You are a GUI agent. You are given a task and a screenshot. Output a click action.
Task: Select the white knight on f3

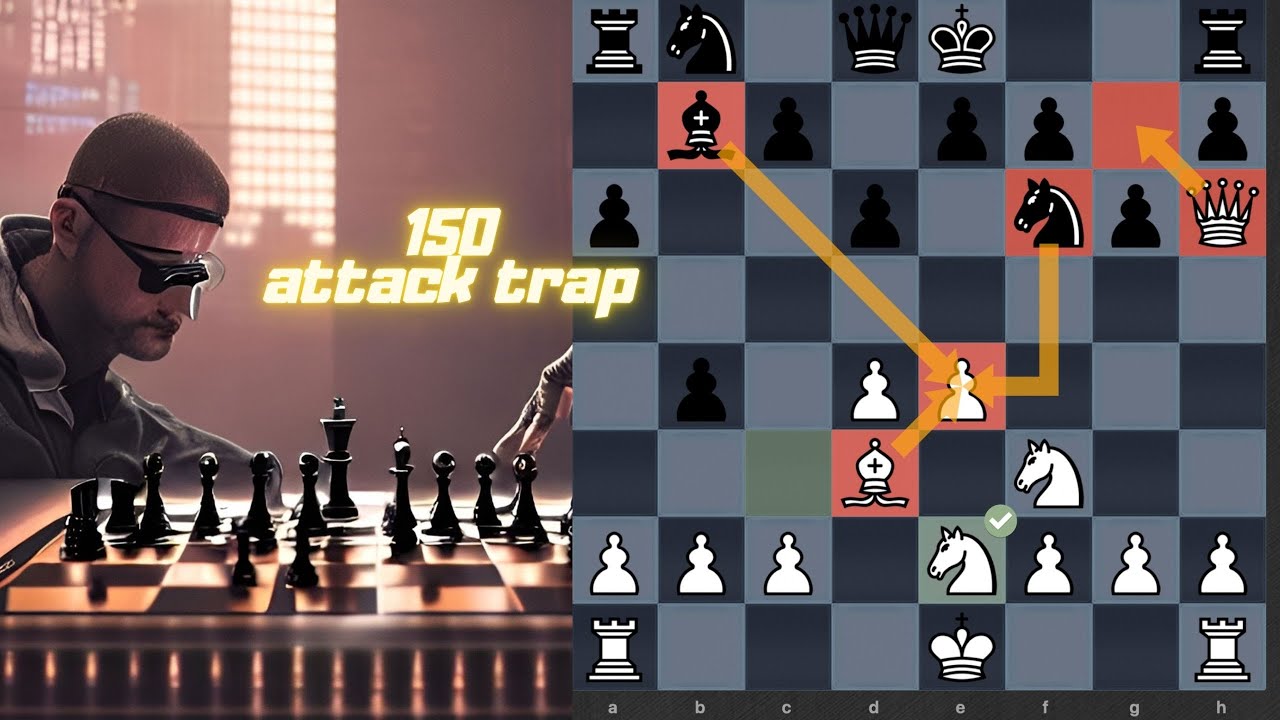click(1050, 478)
